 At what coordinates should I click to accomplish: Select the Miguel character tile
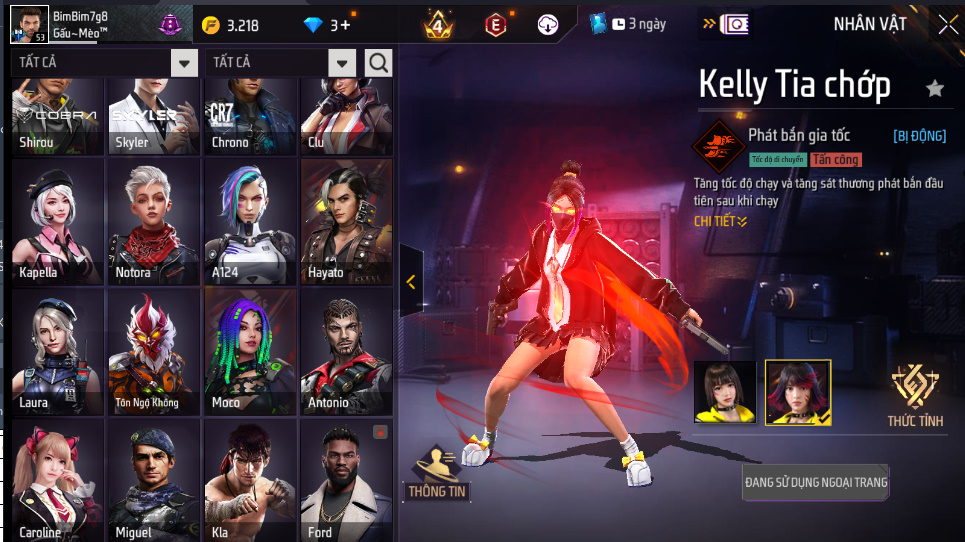[154, 480]
